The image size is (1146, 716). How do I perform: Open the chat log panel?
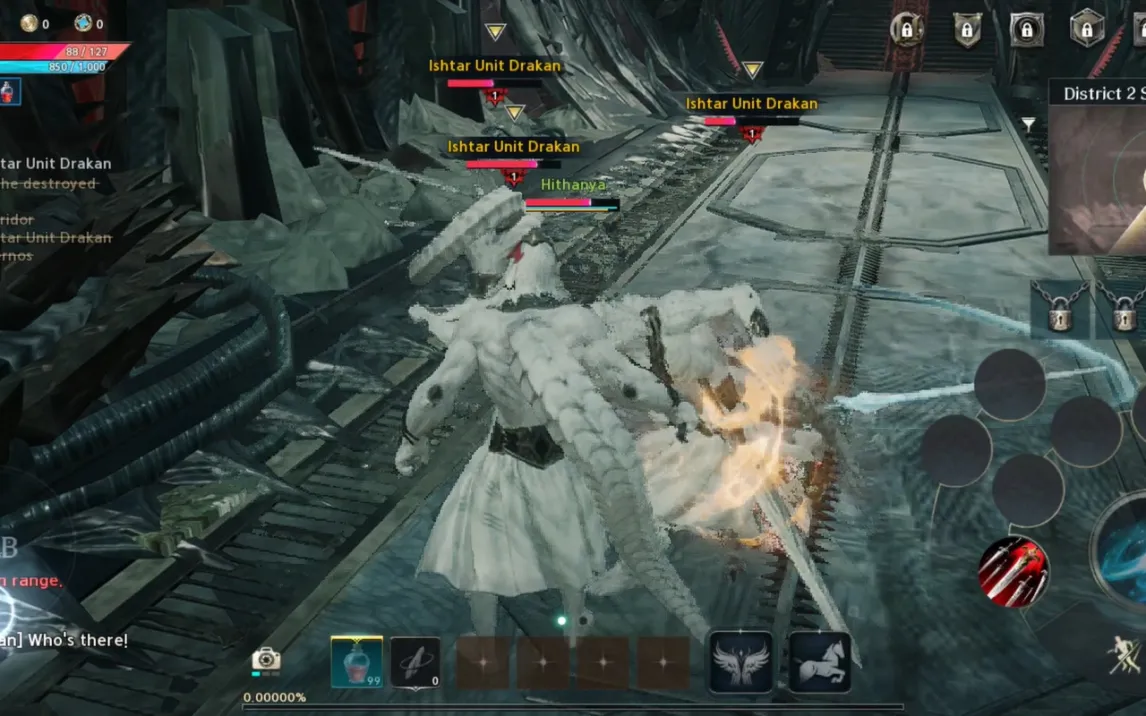tap(56, 210)
